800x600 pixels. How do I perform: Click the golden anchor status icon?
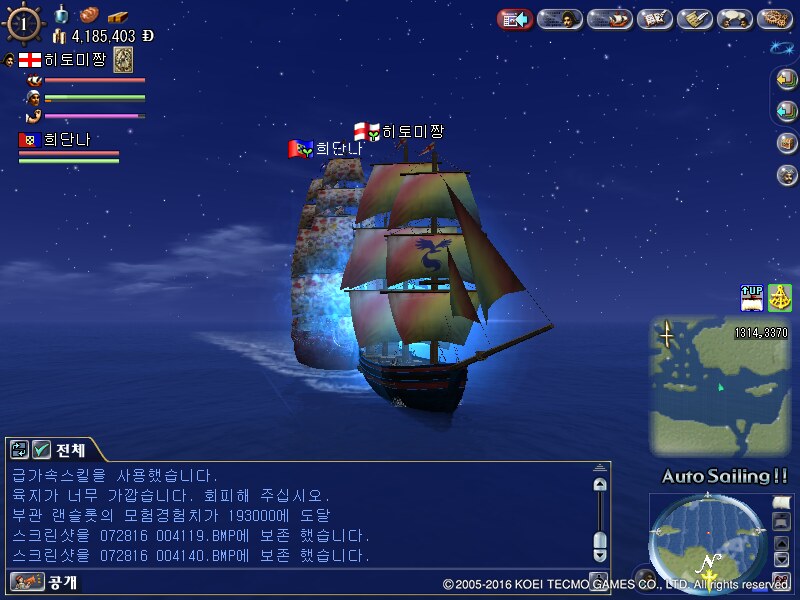(780, 297)
